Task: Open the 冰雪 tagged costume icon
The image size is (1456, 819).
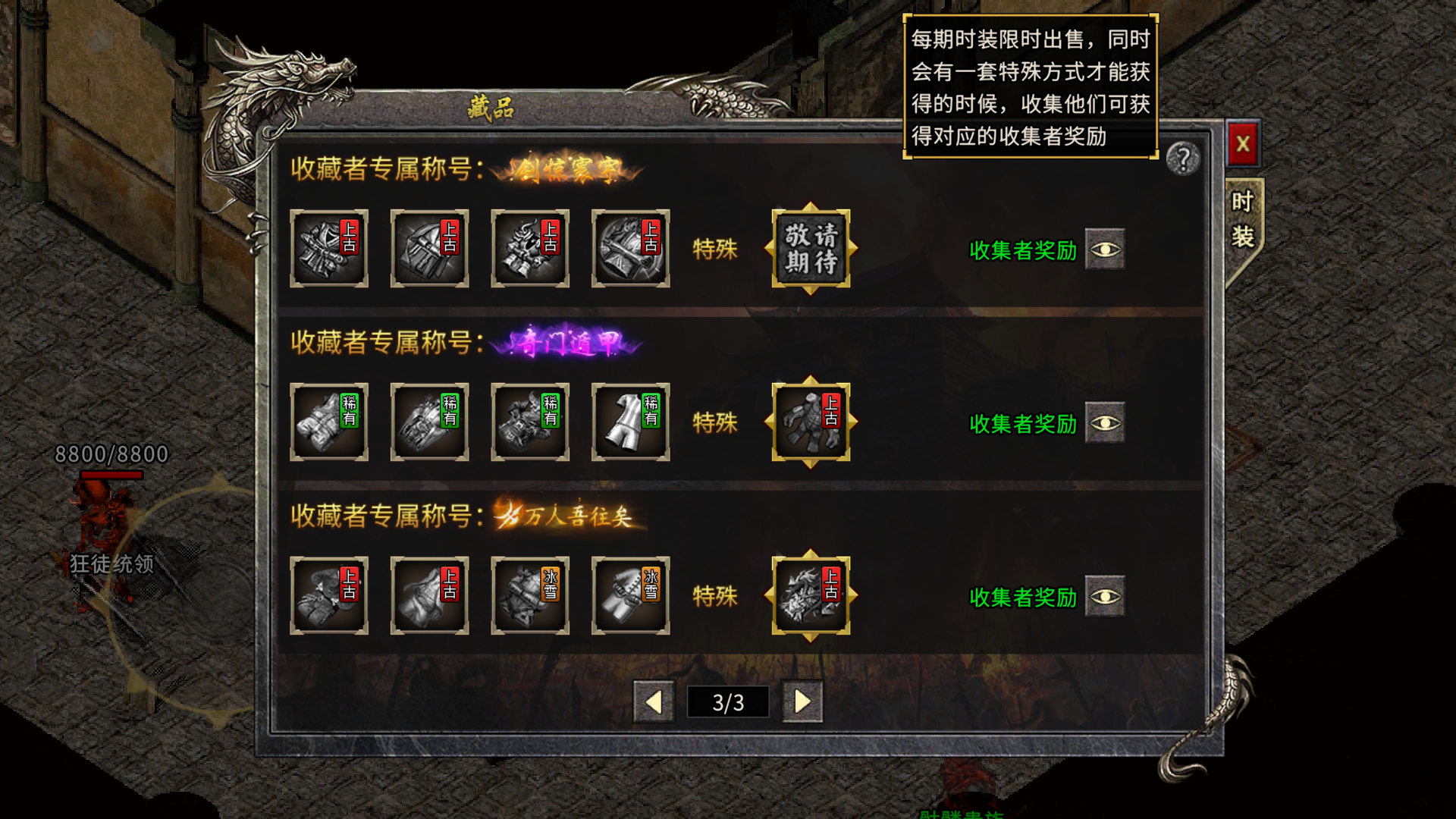Action: (530, 596)
